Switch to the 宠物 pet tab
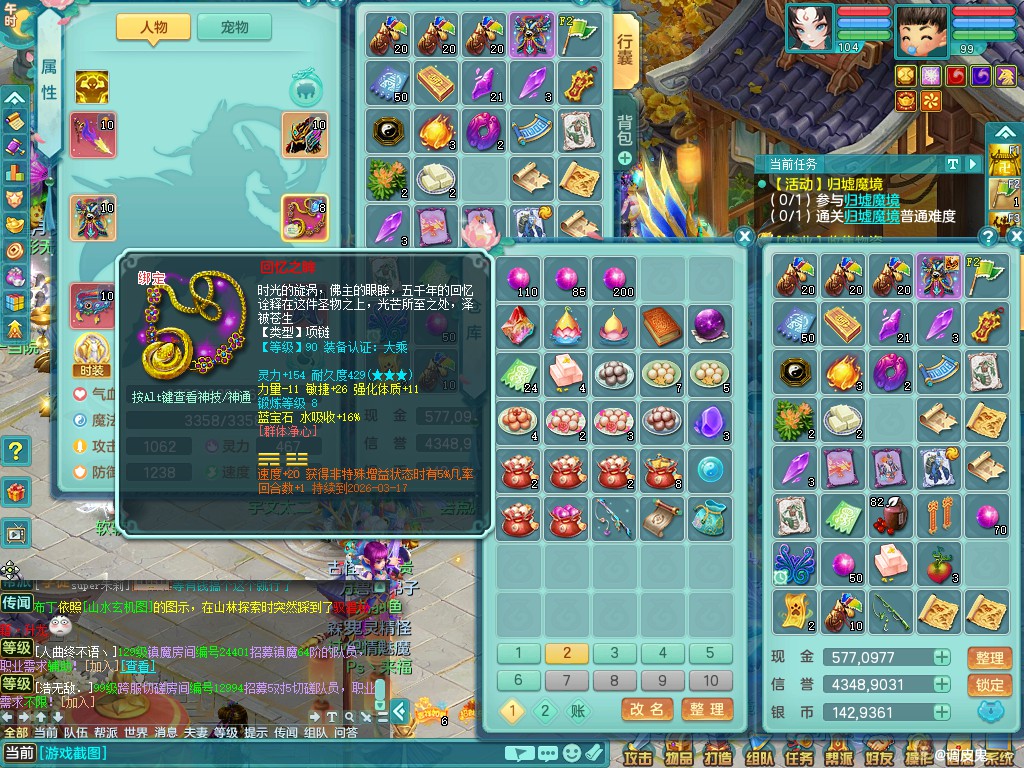The image size is (1024, 768). click(x=234, y=28)
